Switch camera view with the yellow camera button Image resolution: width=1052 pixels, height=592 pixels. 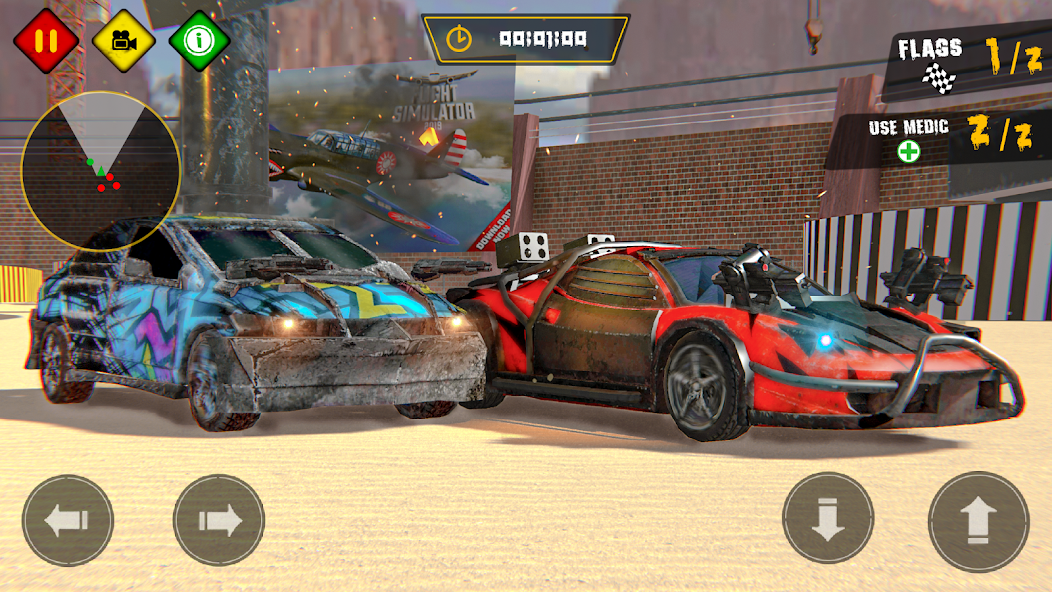[x=123, y=42]
